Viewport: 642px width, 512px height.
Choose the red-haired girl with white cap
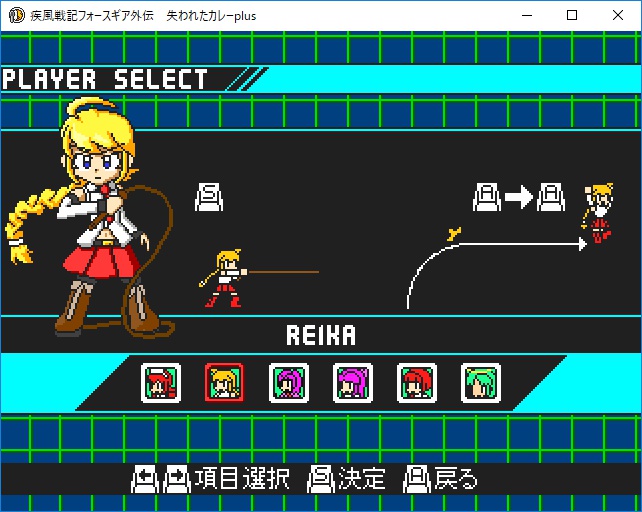[161, 382]
